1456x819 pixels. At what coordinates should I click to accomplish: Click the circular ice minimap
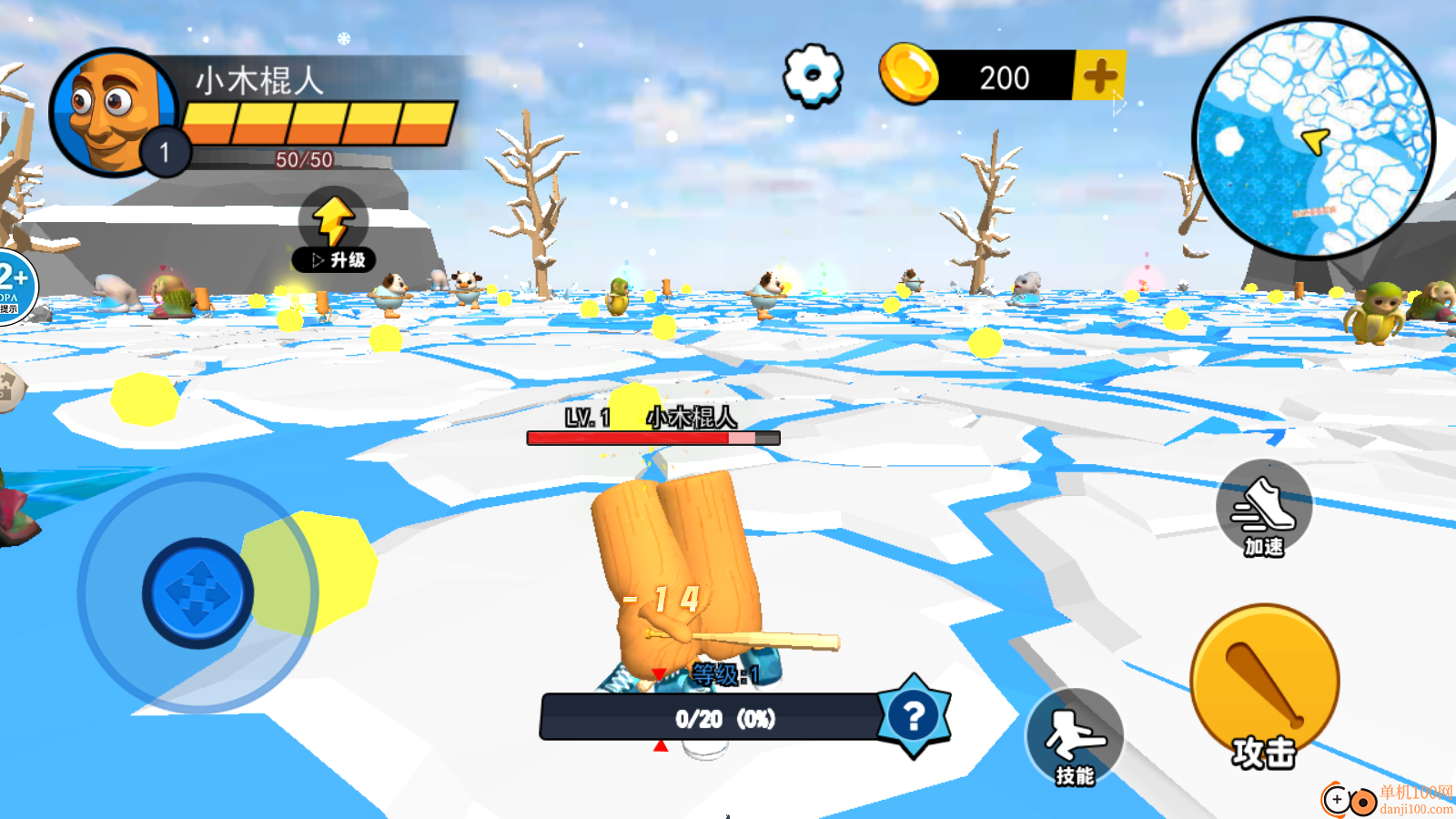coord(1313,137)
